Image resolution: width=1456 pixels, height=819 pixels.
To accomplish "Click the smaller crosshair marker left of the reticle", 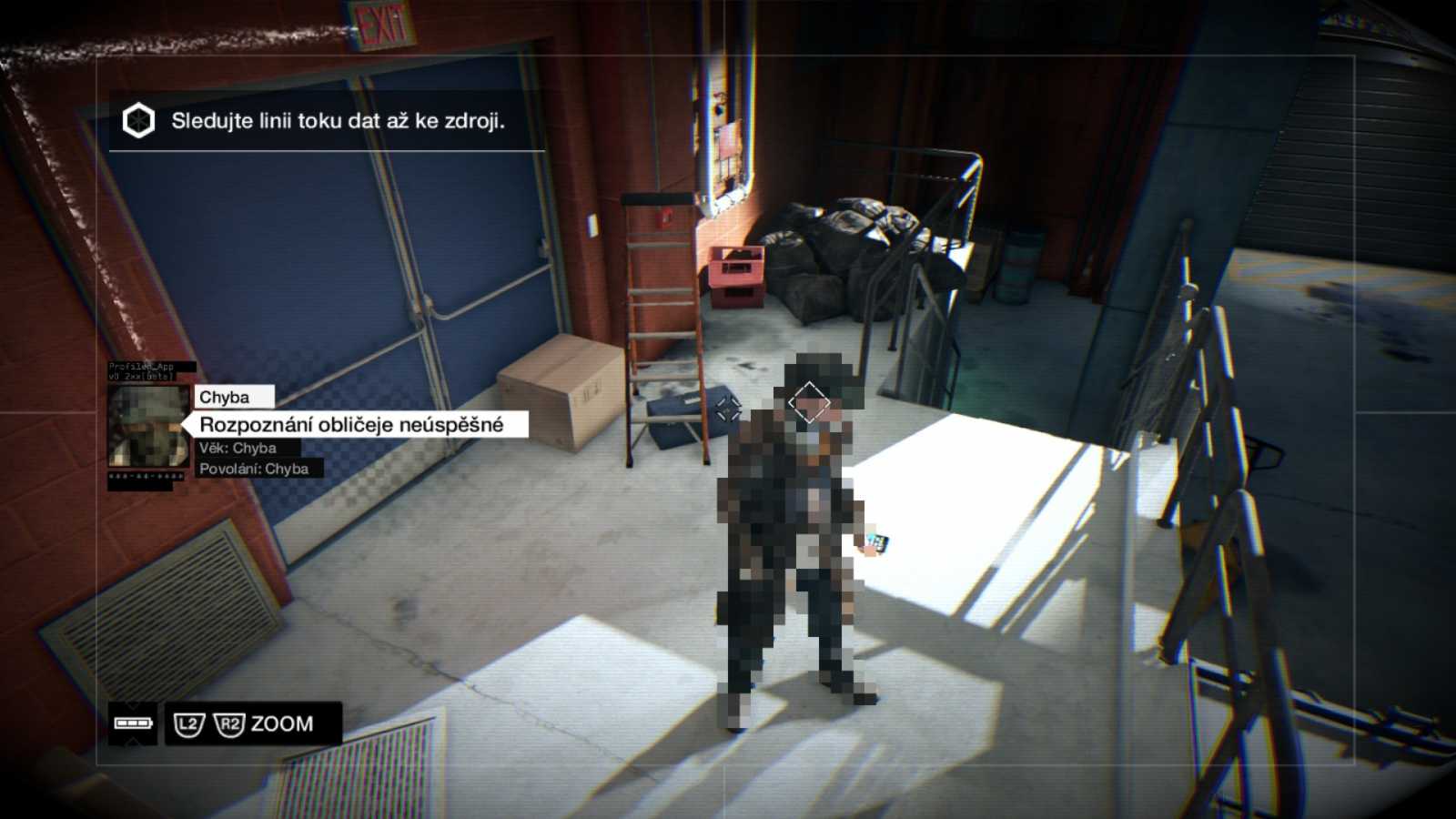I will coord(728,409).
